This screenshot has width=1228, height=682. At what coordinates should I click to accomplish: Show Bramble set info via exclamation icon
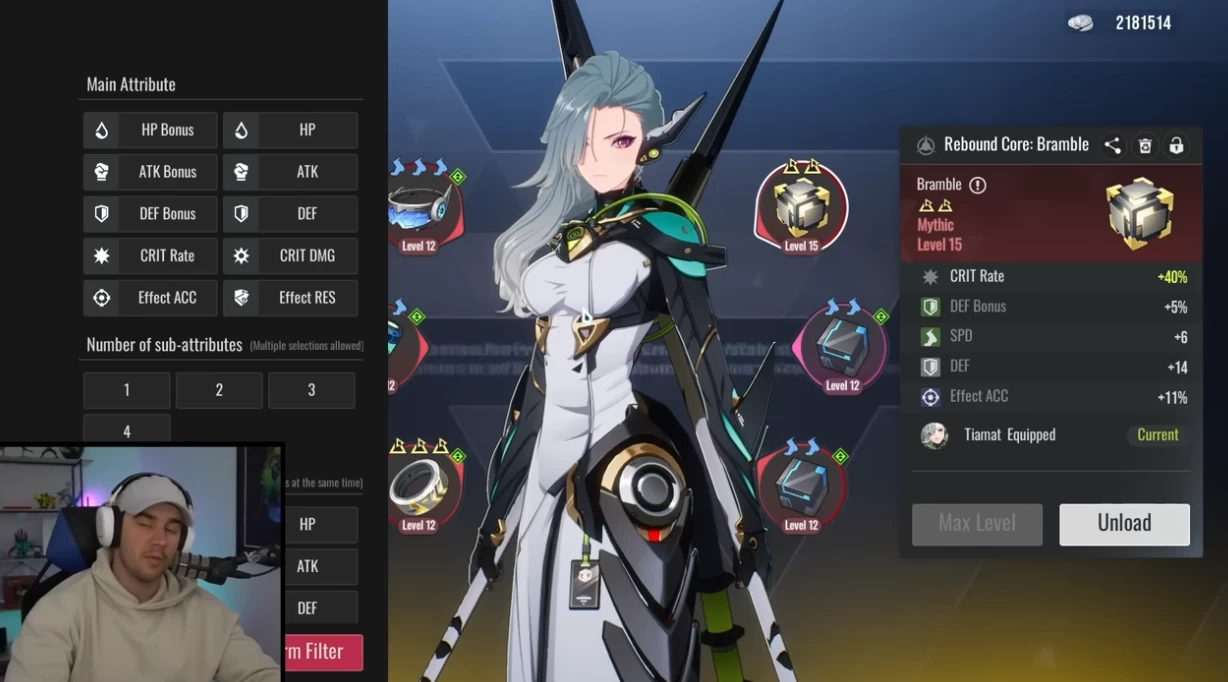coord(978,185)
